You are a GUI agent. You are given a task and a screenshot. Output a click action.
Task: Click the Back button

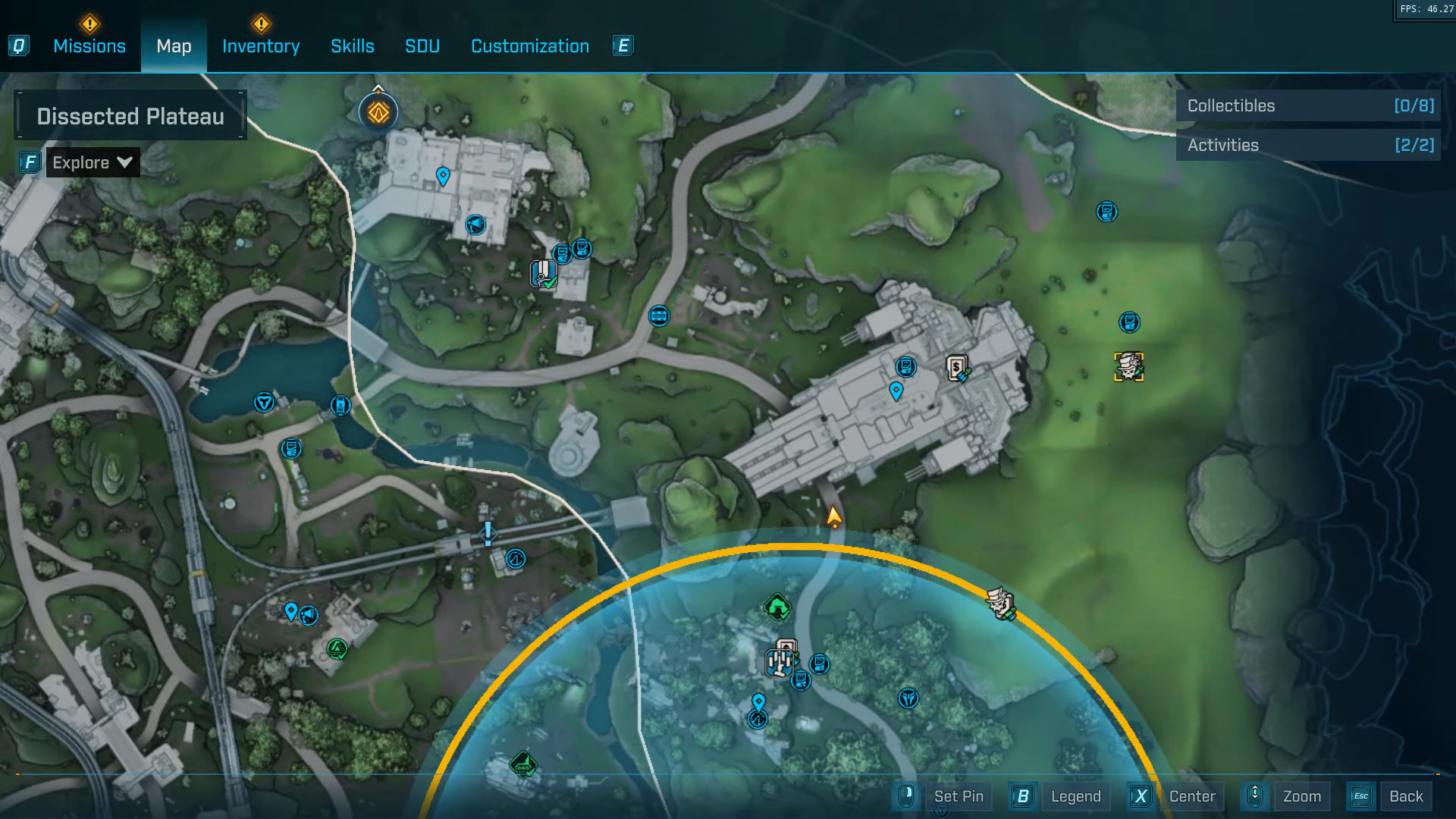(x=1405, y=796)
